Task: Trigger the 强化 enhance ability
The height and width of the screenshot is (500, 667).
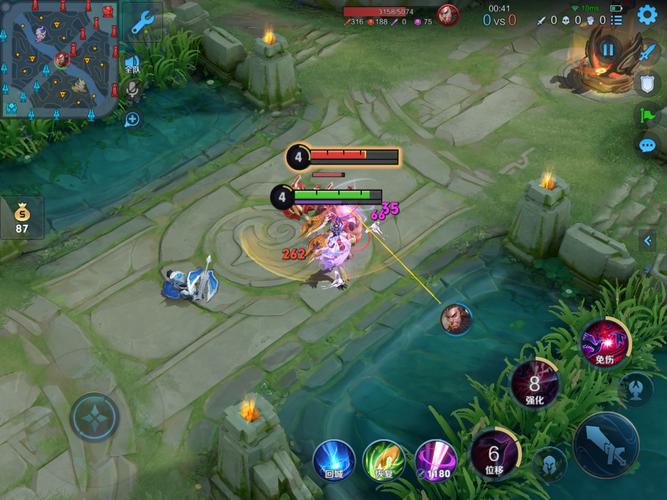Action: tap(535, 384)
